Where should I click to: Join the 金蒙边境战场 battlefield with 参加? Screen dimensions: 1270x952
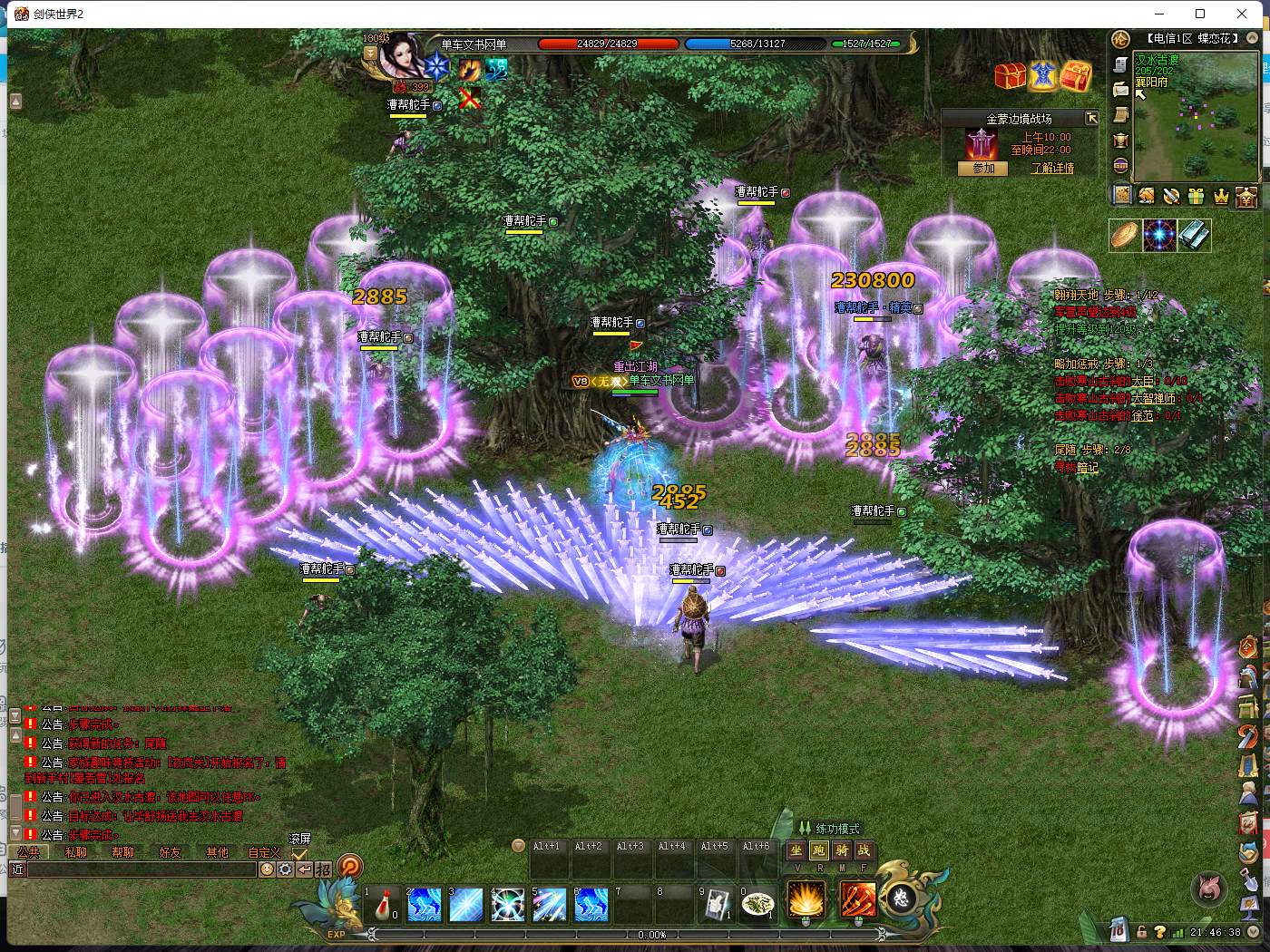[x=983, y=169]
